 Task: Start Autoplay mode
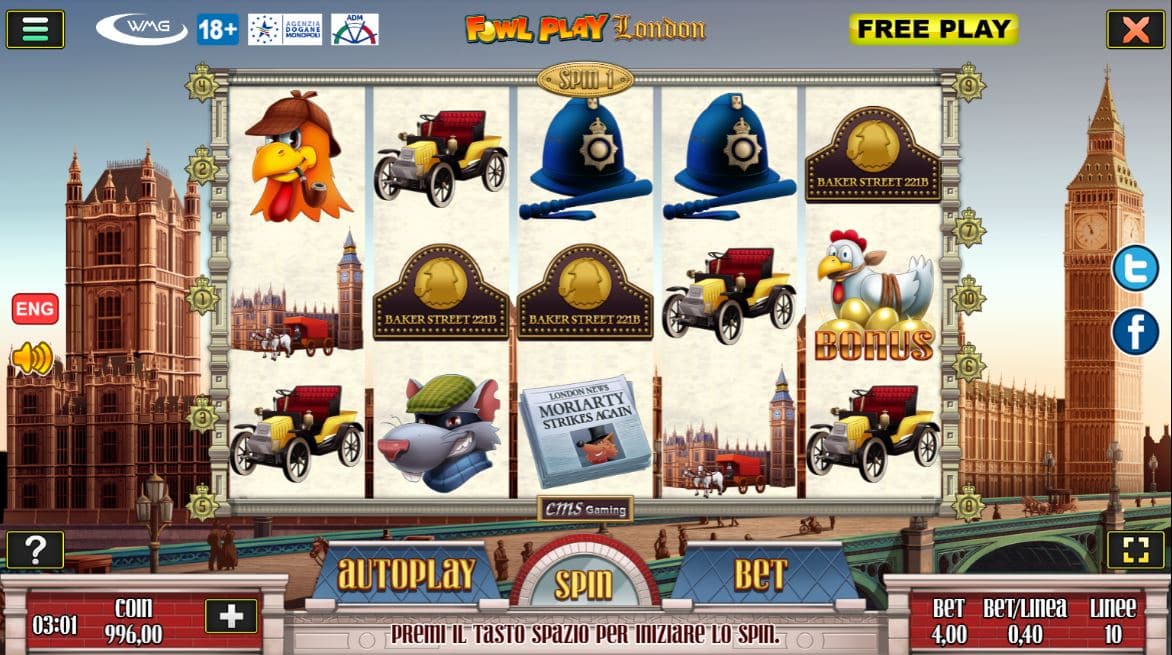(x=406, y=575)
